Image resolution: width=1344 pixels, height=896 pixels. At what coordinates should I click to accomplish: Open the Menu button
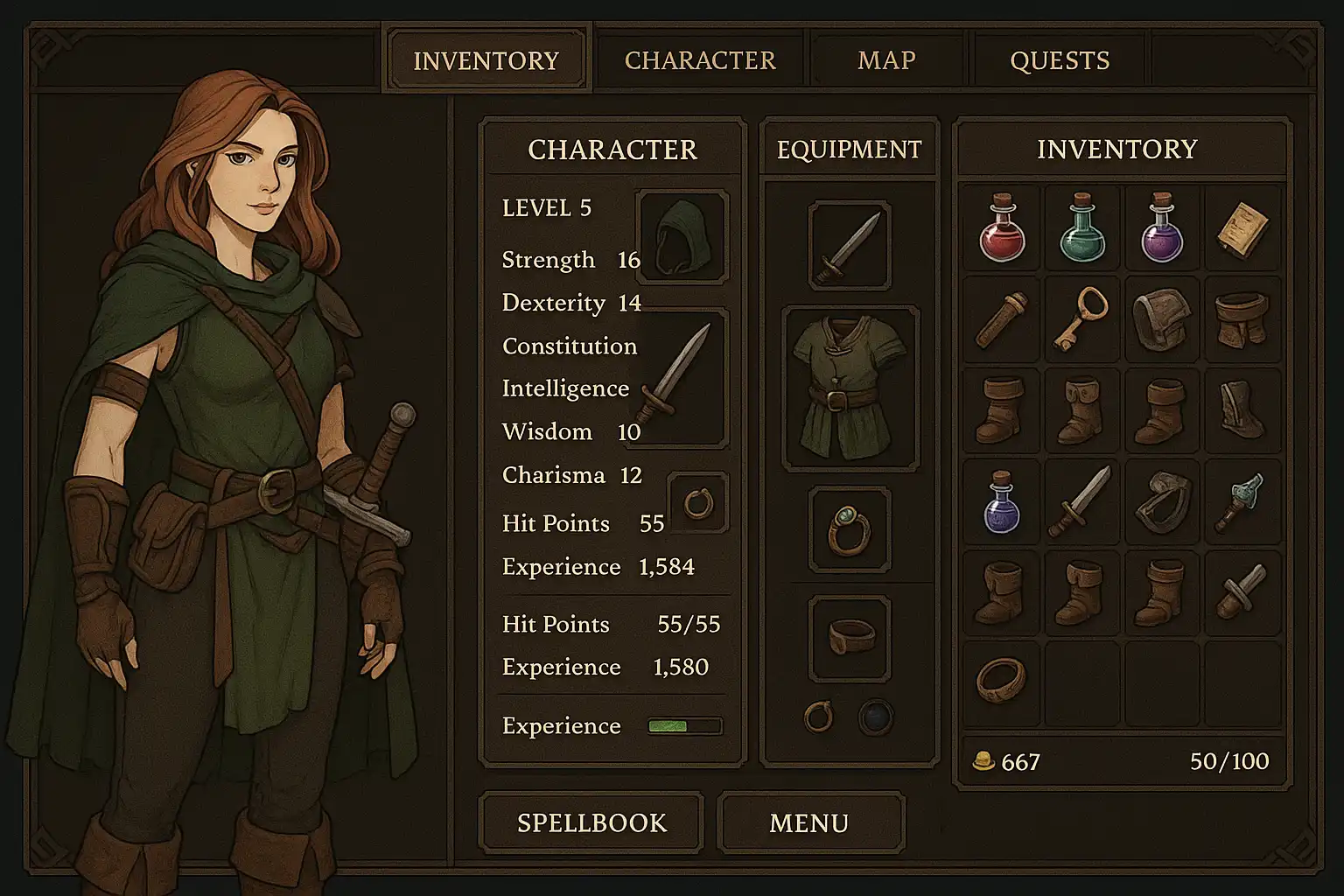tap(809, 822)
